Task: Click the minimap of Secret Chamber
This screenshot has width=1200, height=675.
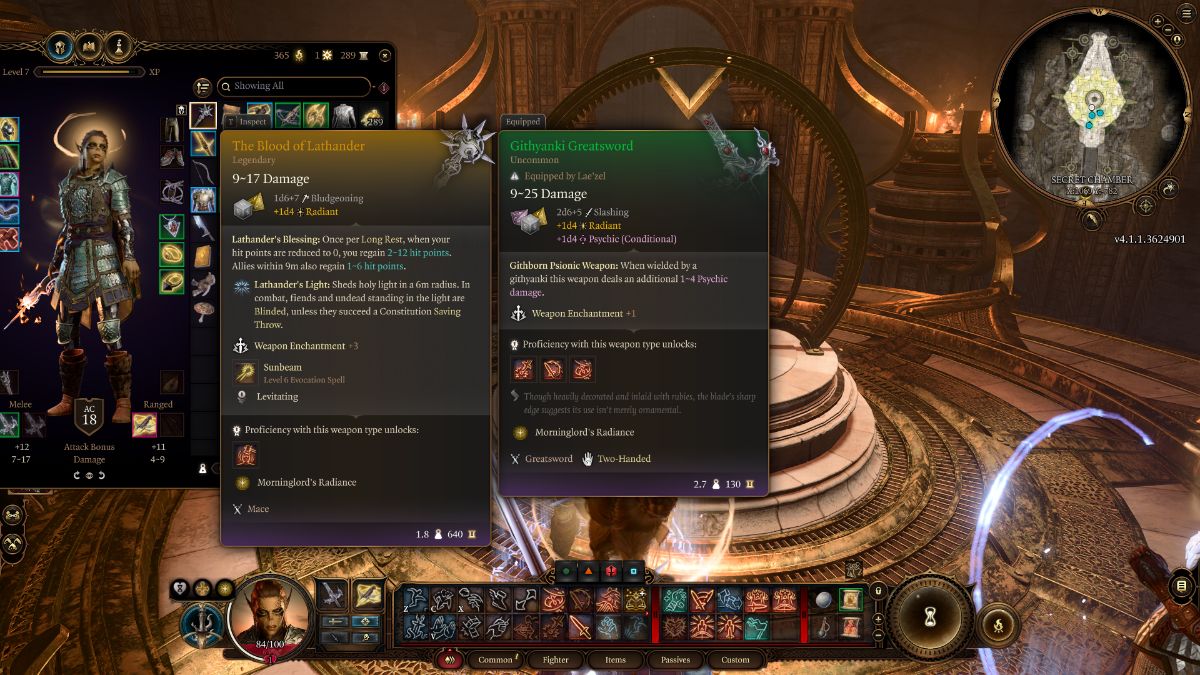Action: click(x=1093, y=108)
